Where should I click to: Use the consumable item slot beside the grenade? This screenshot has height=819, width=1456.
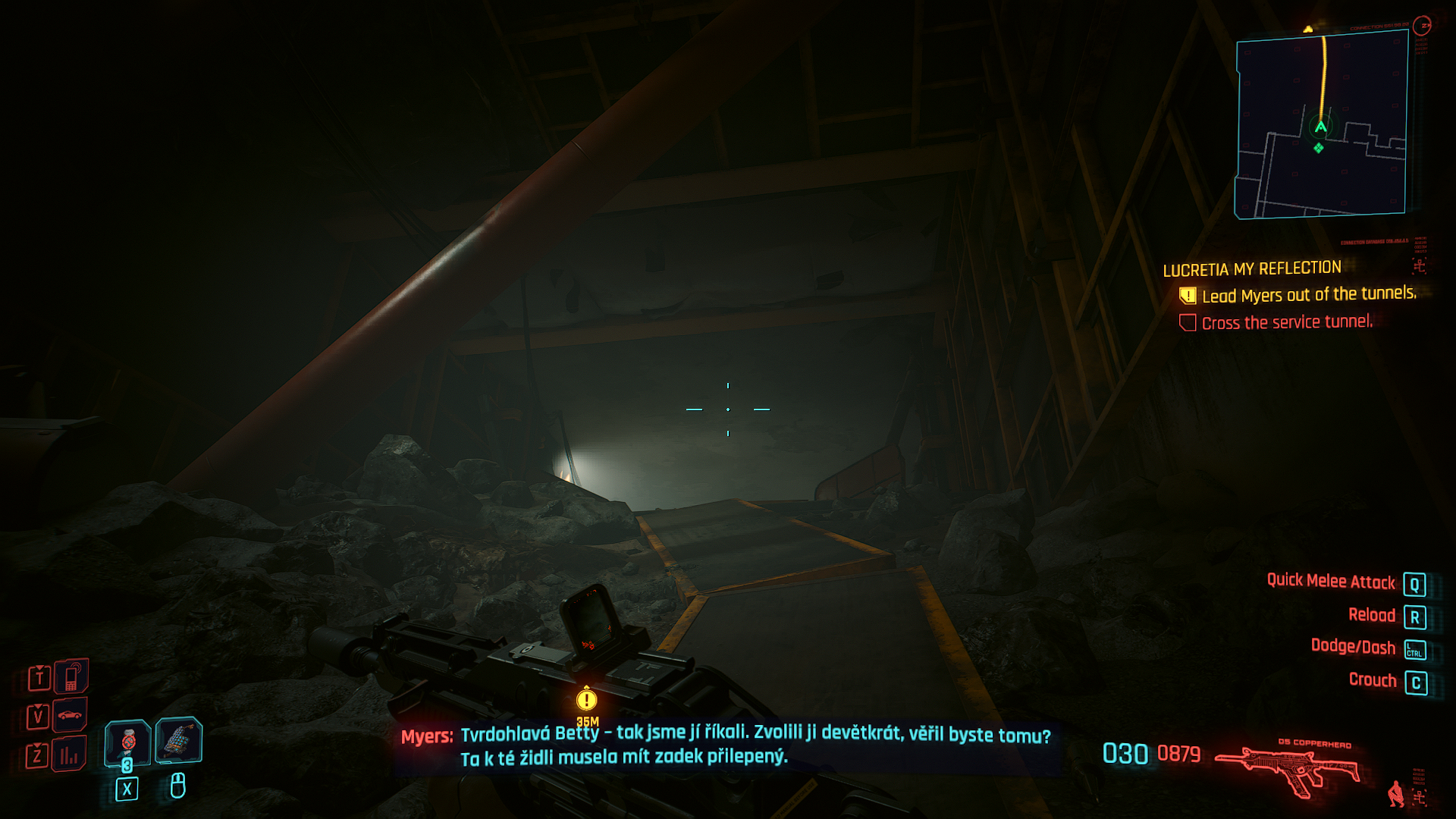(178, 739)
